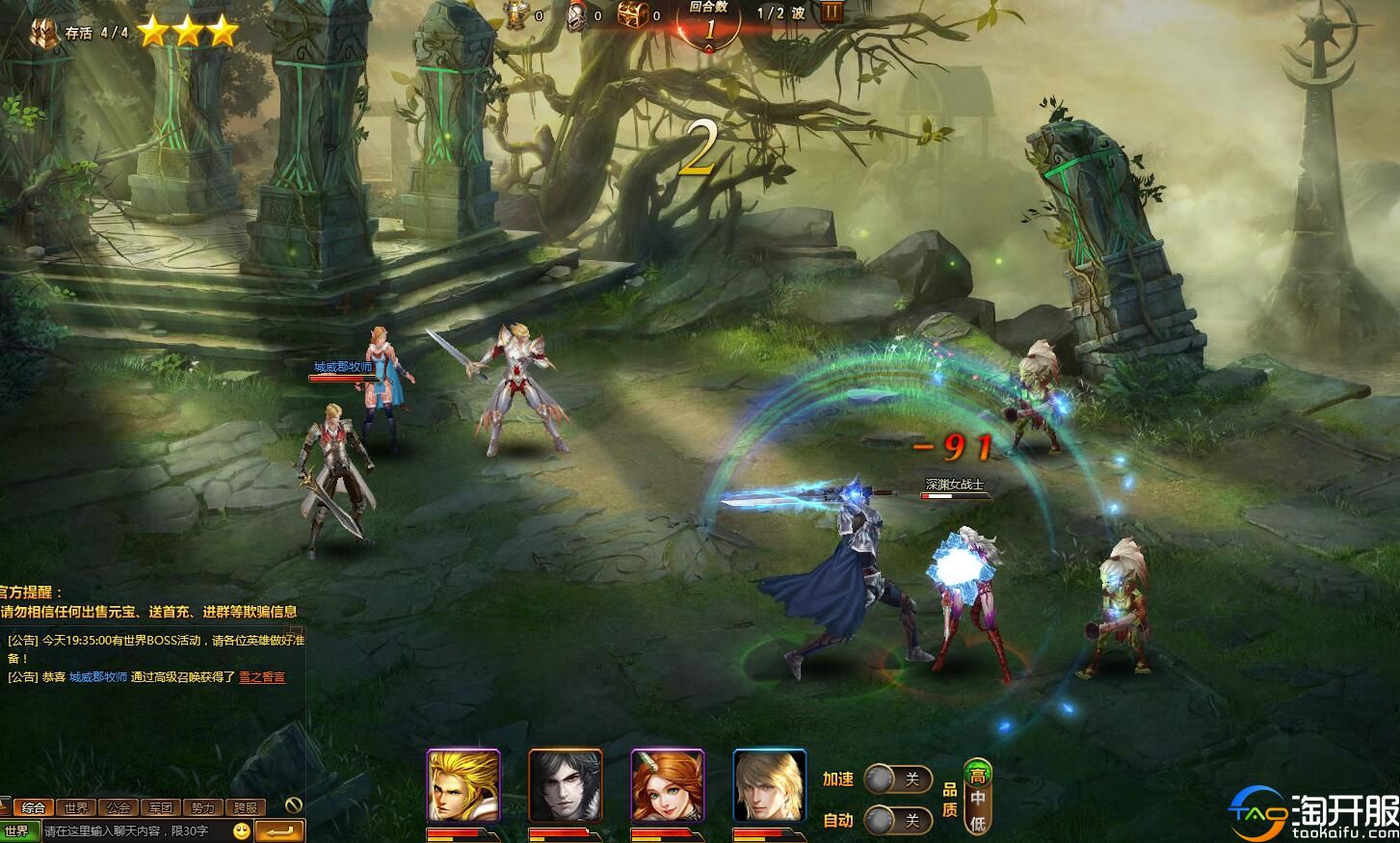Open the 雪之香音 item link in chat

coord(262,677)
